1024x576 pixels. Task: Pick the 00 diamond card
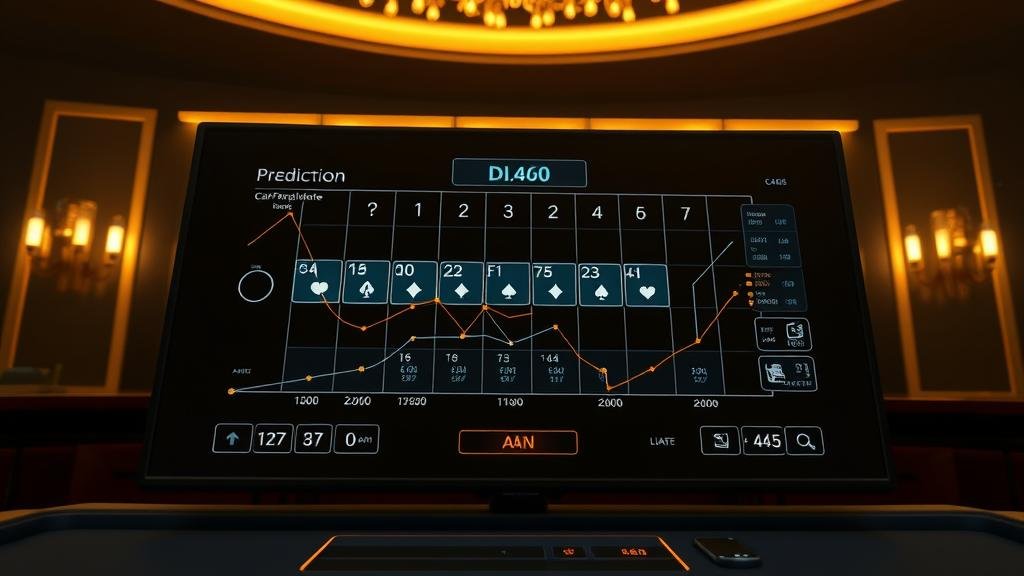tap(413, 282)
